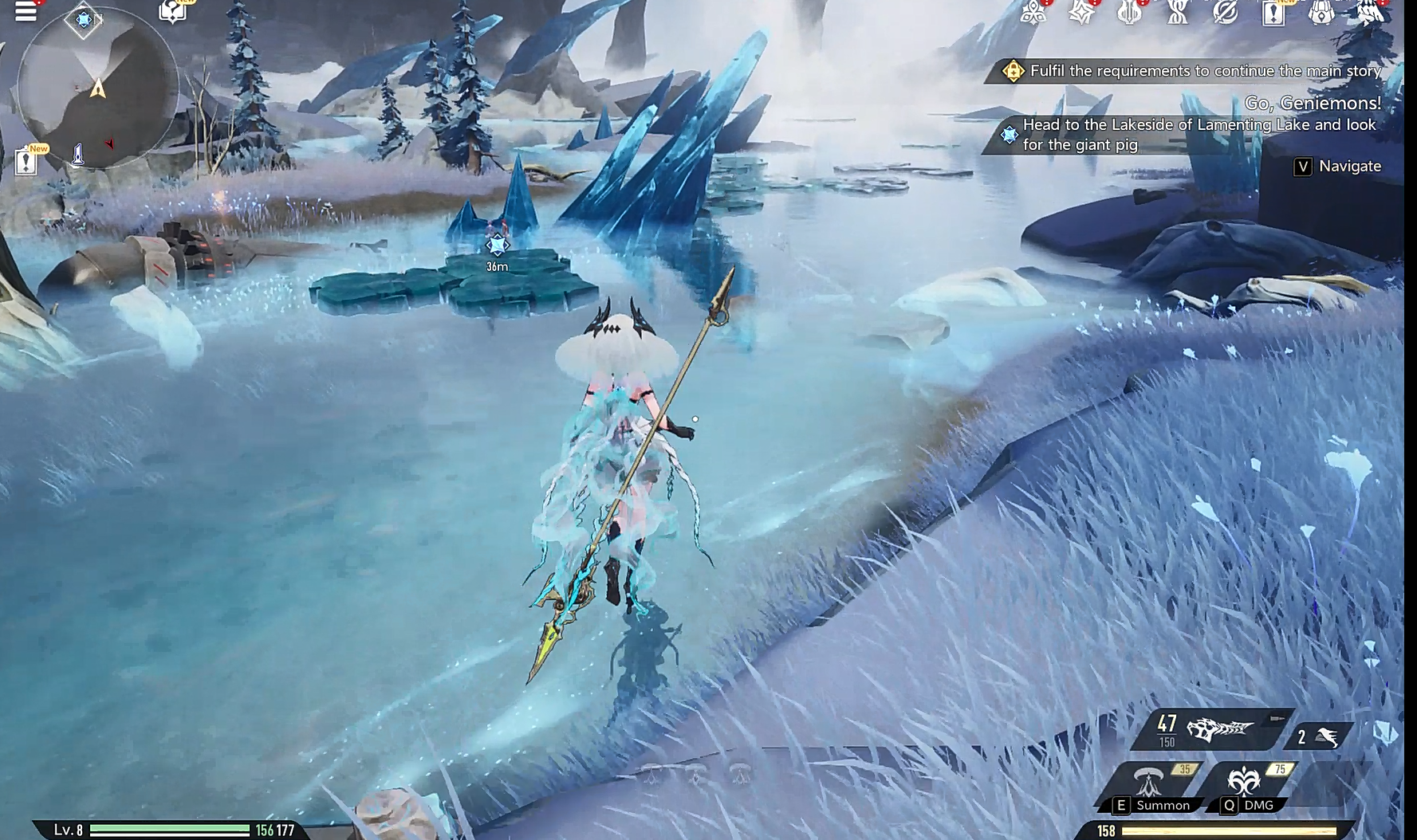
Task: Select the winged item slot showing 2
Action: click(x=1318, y=737)
